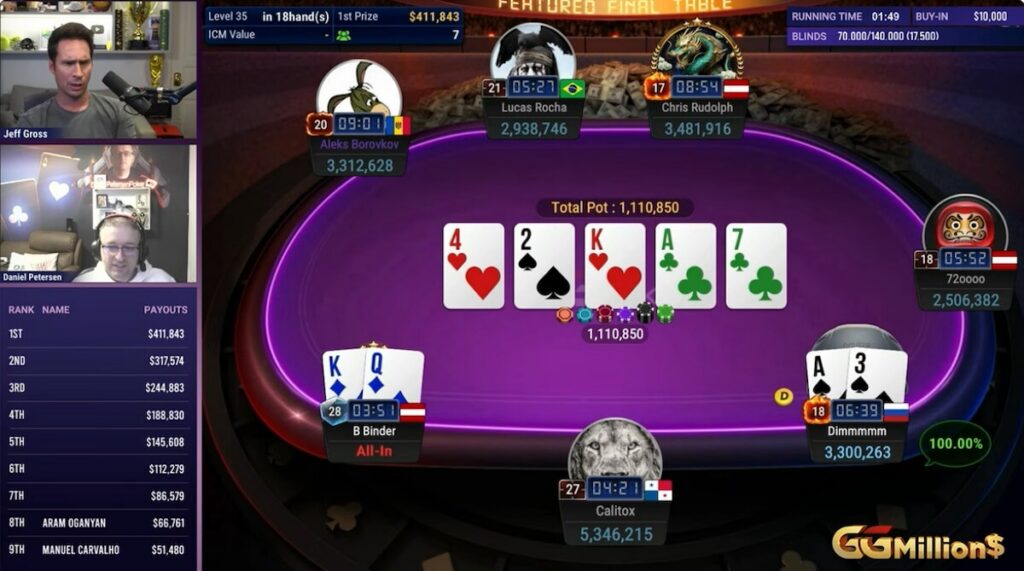Select Manuel Carvalho's 9th place payout row
This screenshot has width=1024, height=571.
tap(97, 549)
